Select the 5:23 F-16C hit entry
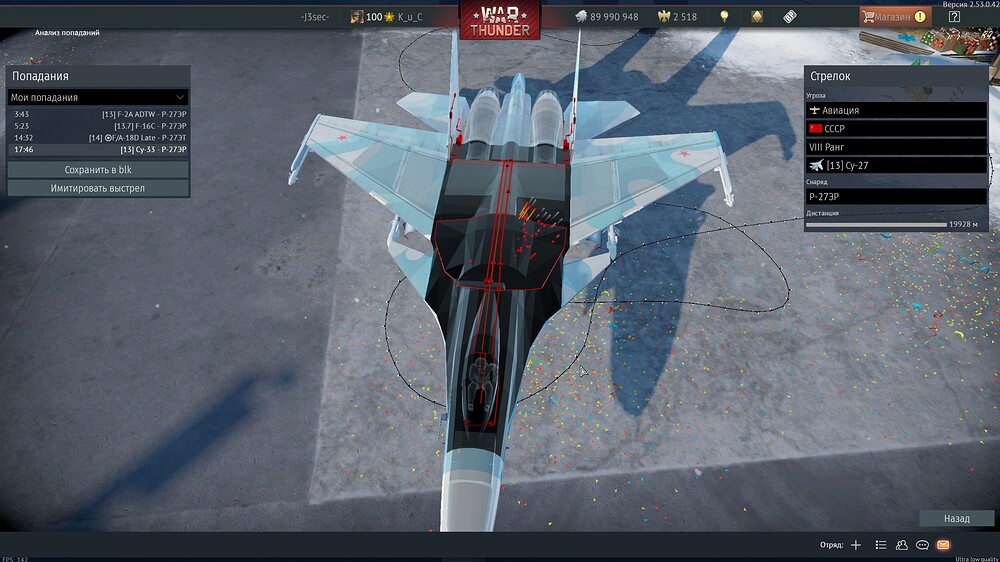The image size is (1000, 562). tap(99, 126)
